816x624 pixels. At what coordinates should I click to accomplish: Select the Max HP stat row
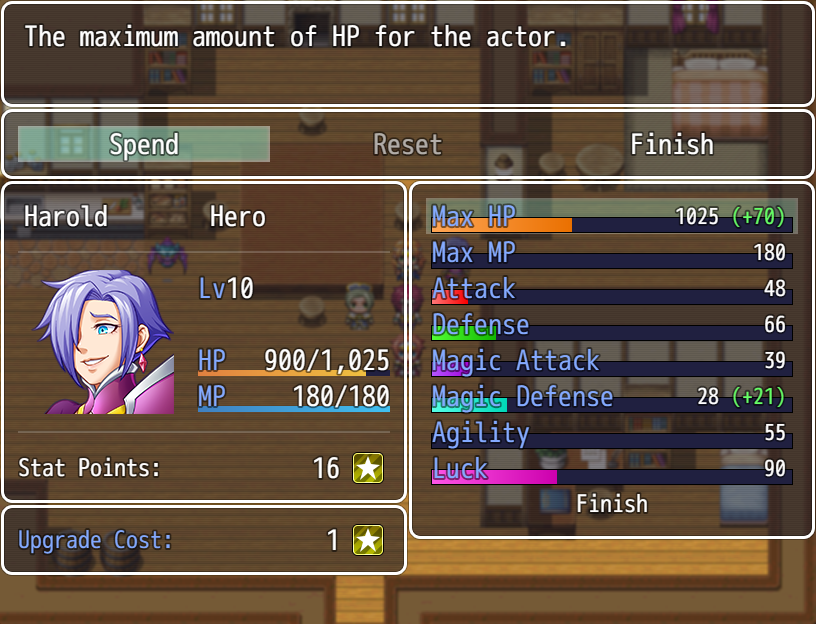point(611,216)
